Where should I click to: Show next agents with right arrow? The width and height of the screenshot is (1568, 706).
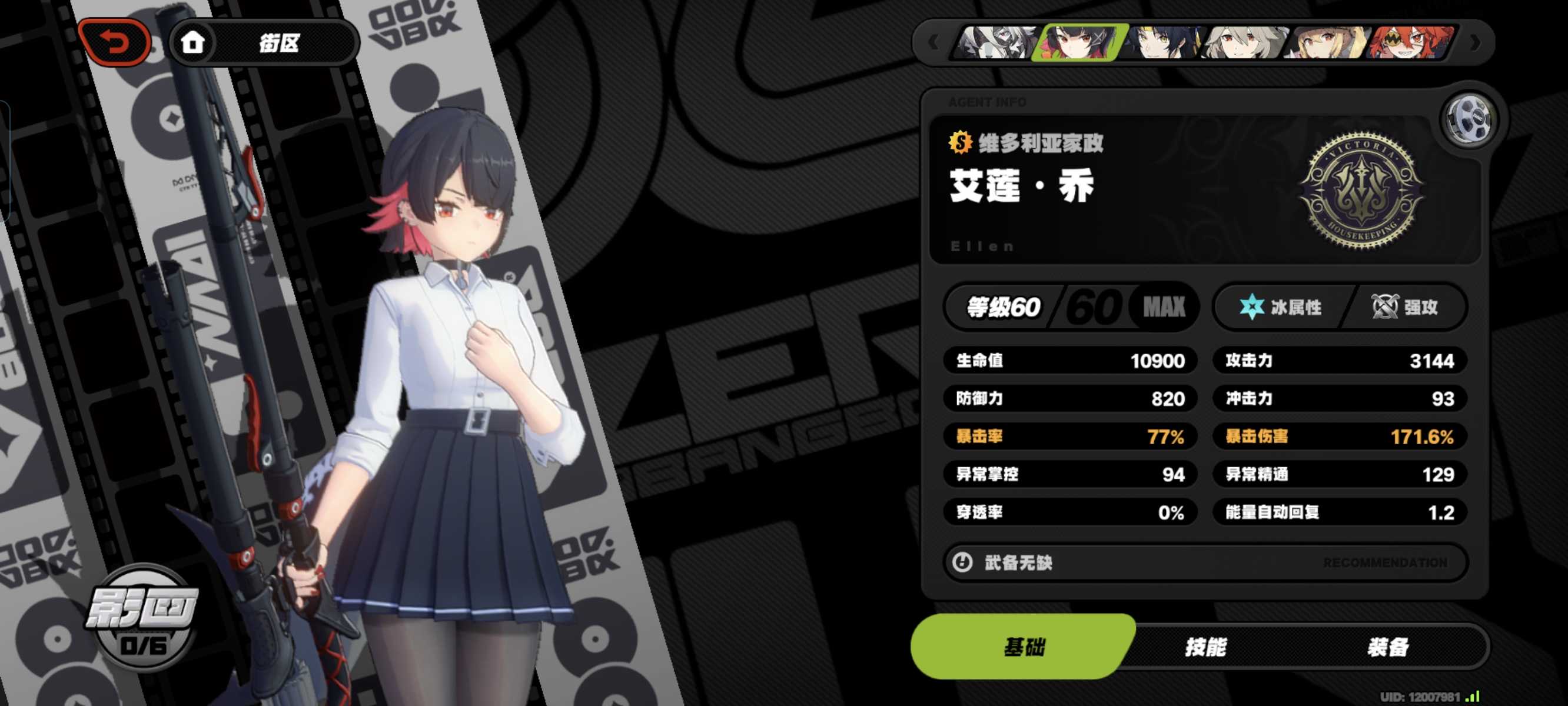point(1475,42)
